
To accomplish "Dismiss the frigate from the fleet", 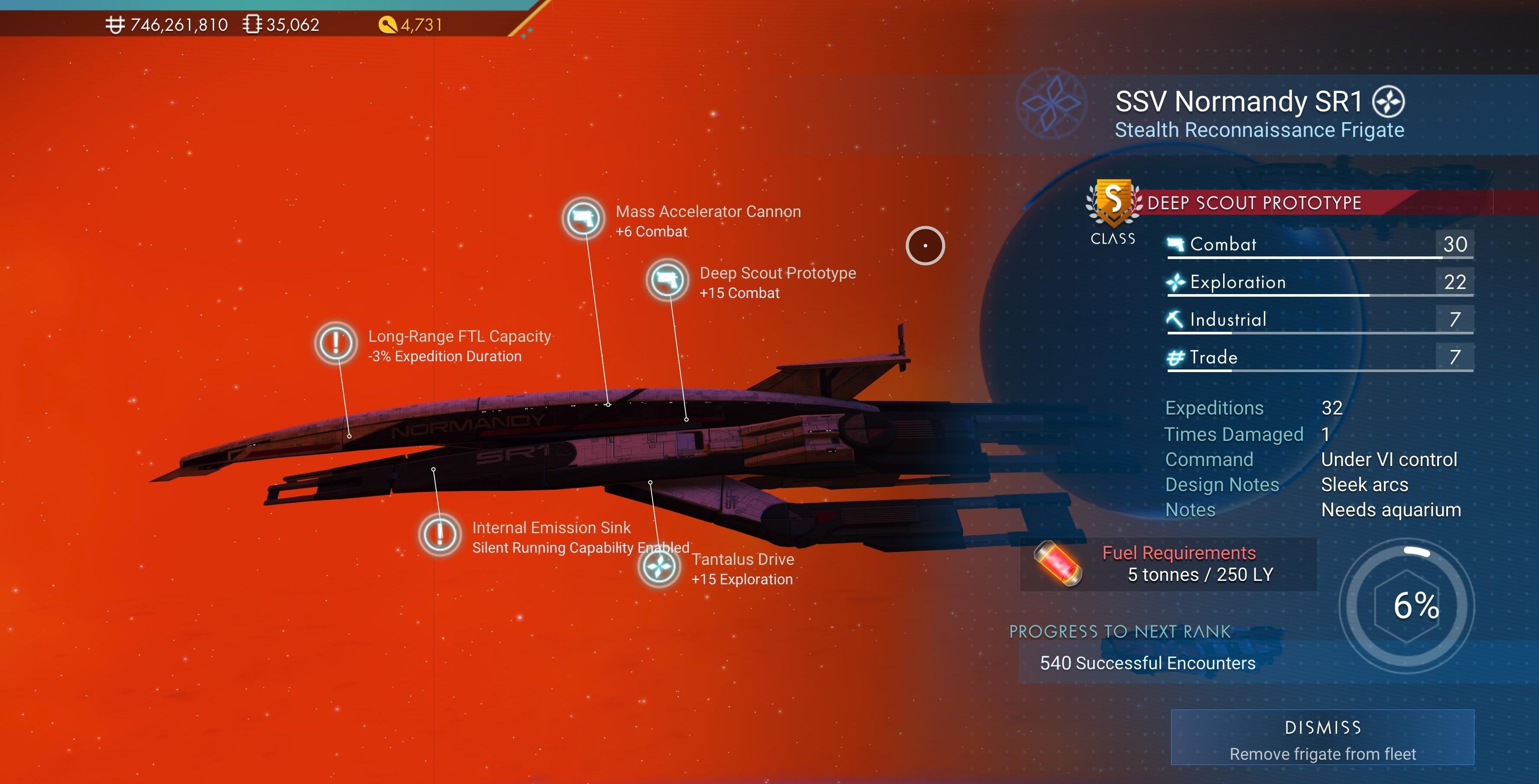I will tap(1321, 737).
